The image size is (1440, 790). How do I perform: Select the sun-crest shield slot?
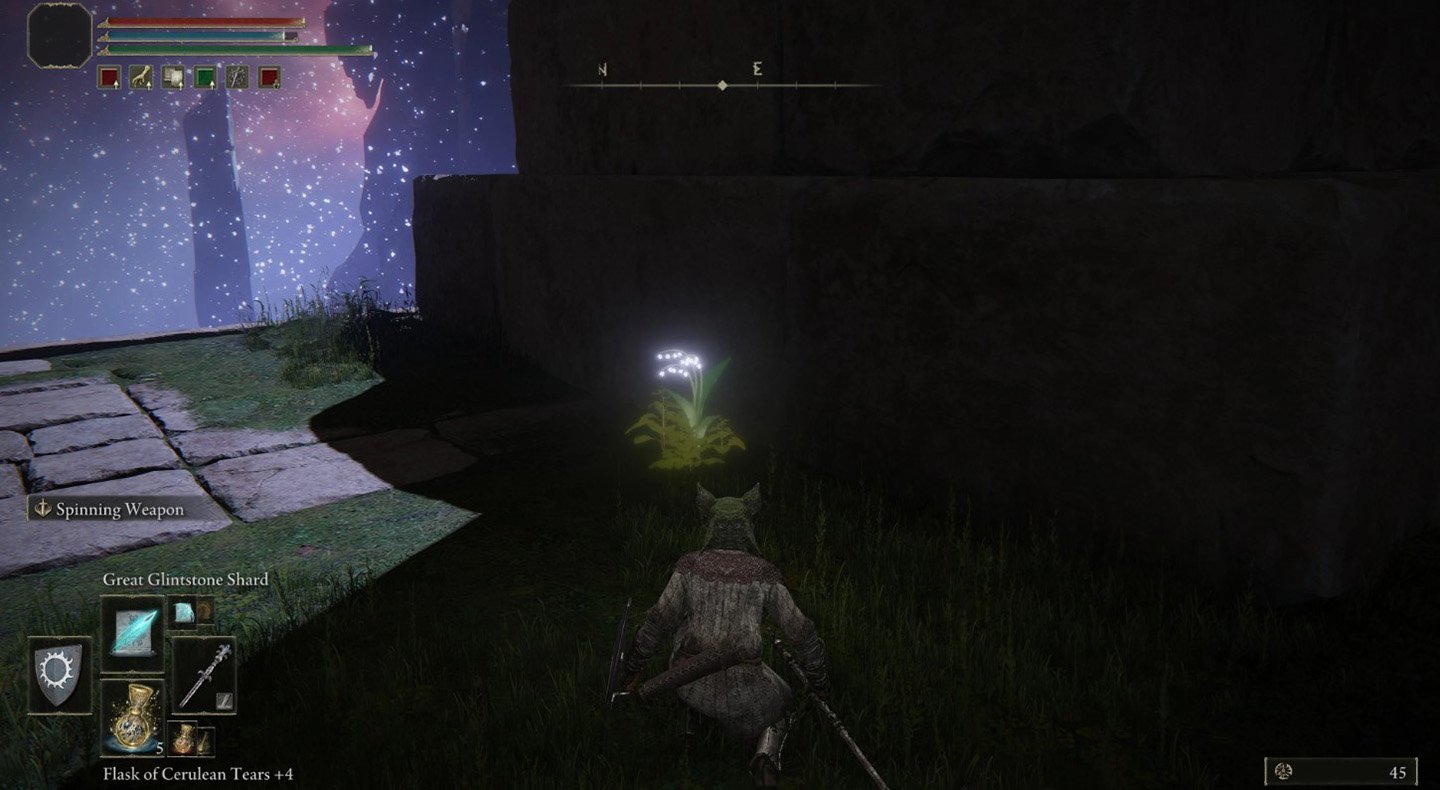(60, 675)
